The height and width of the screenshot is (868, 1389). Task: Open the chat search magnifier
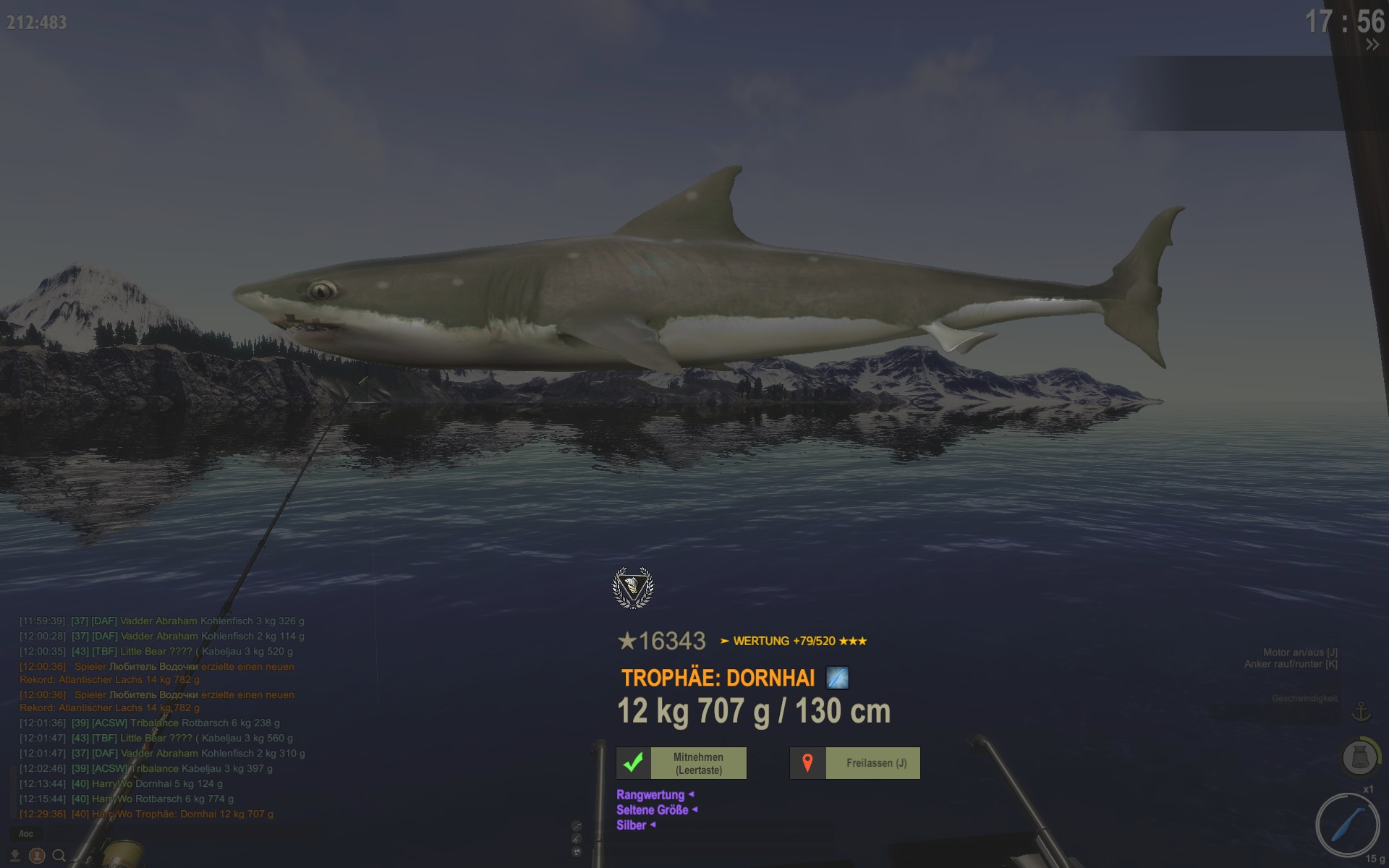click(x=59, y=856)
